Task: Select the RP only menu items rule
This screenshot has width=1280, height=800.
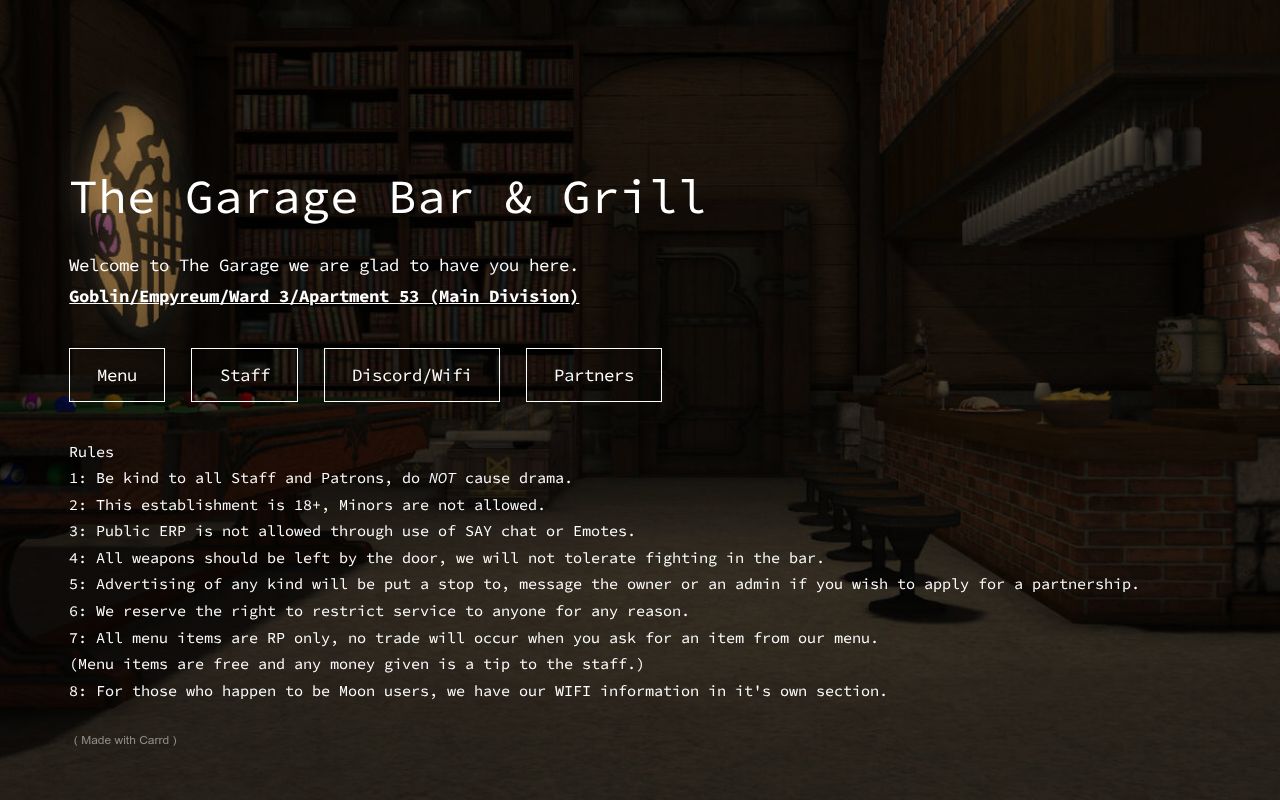Action: (x=472, y=638)
